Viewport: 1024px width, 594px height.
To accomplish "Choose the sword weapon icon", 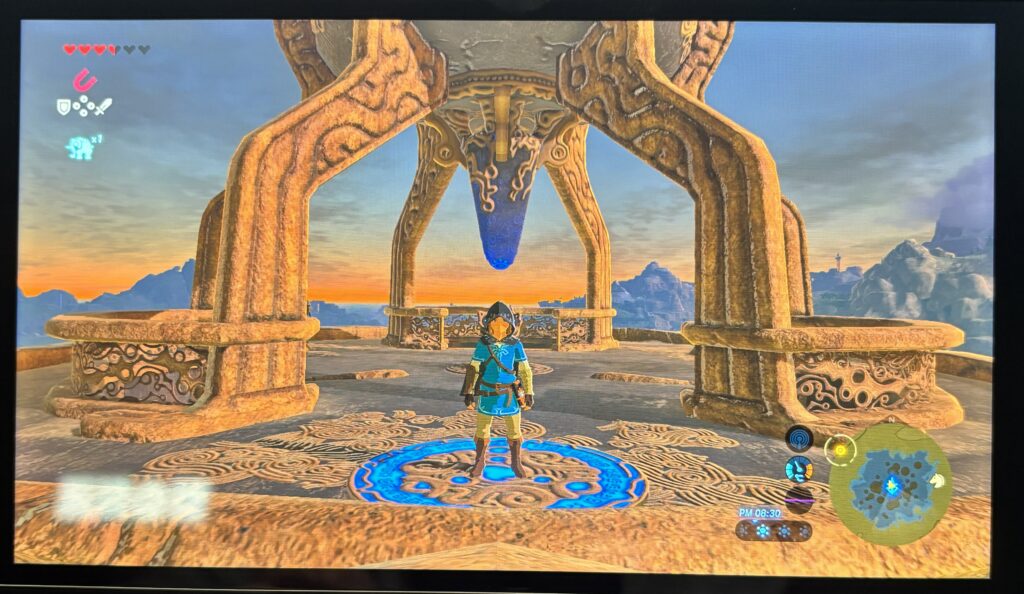I will point(101,106).
